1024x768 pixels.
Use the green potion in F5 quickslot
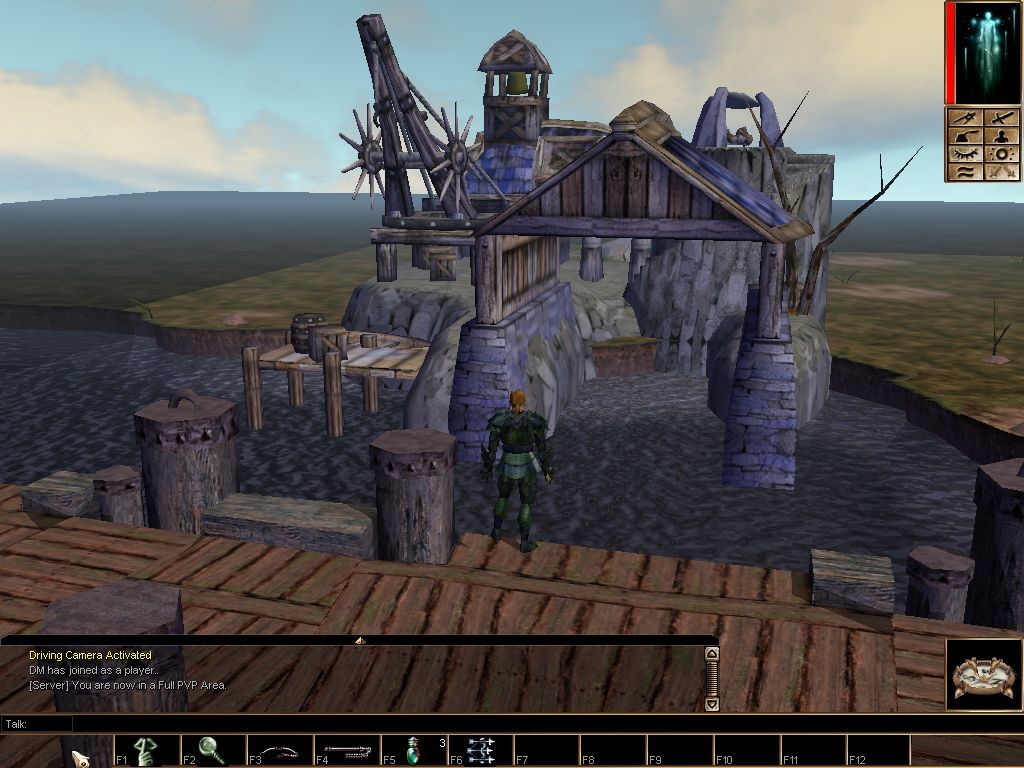click(414, 751)
